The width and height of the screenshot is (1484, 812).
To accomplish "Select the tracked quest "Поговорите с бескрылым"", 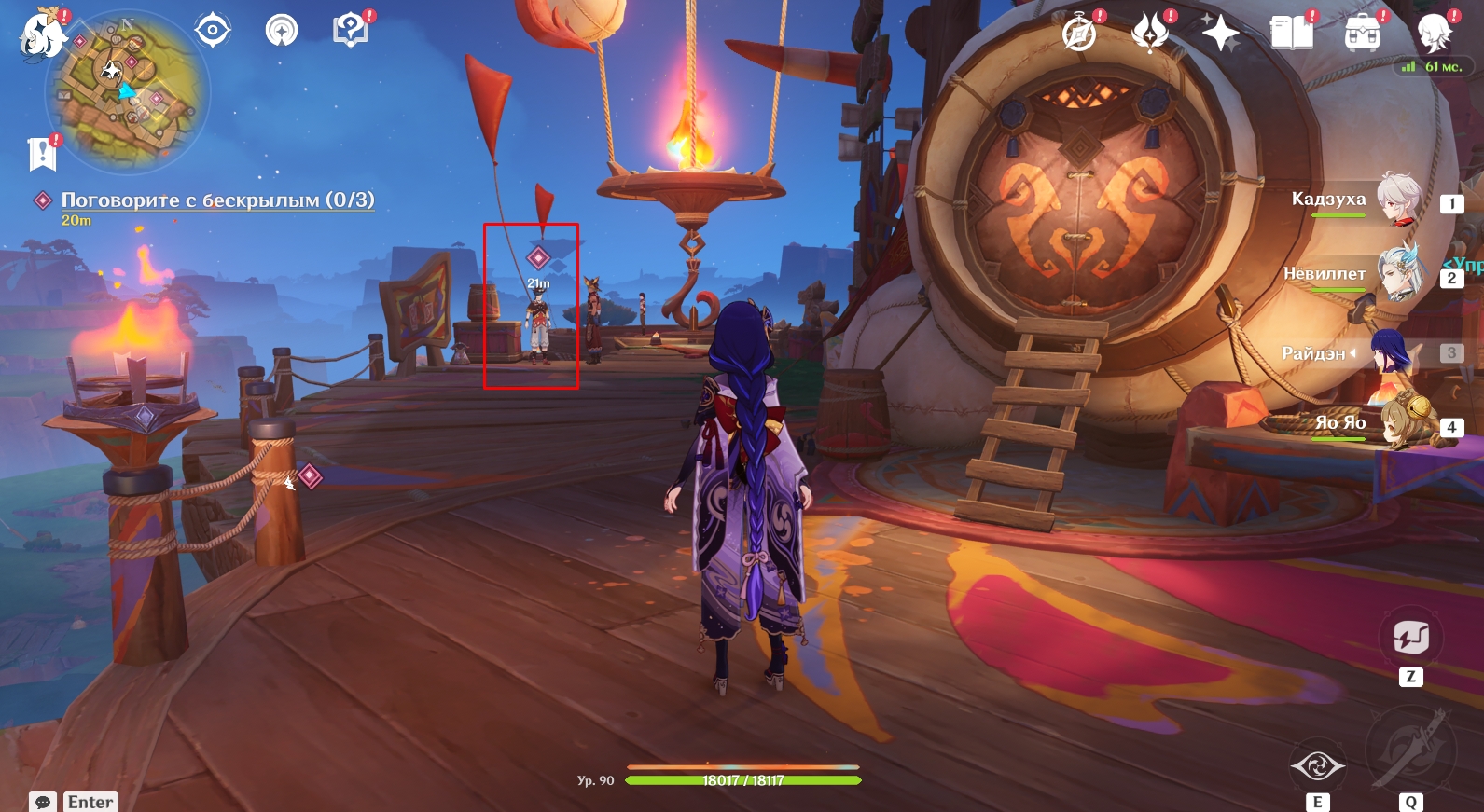I will click(217, 200).
